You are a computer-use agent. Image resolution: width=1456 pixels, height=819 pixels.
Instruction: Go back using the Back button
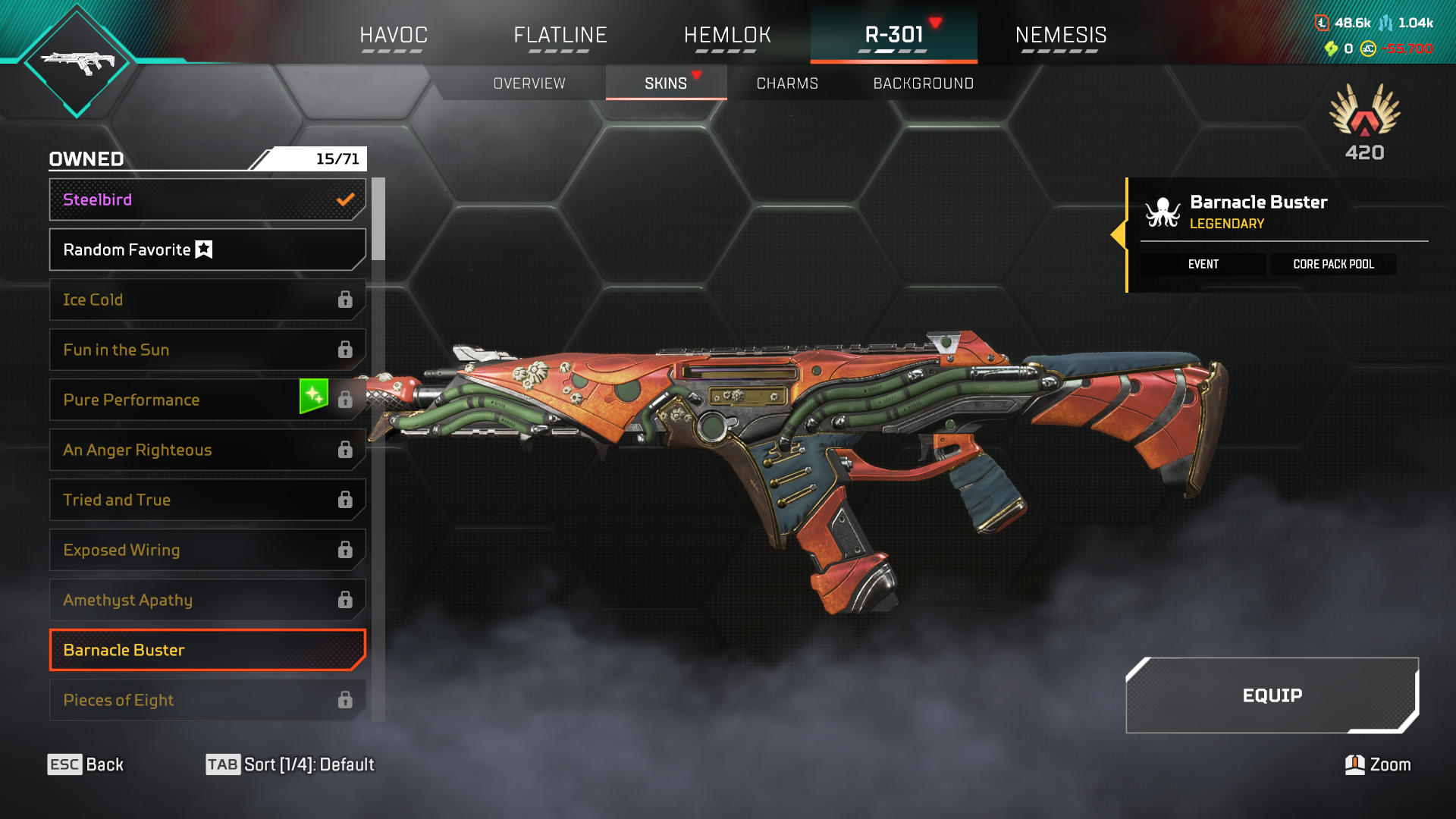pos(86,764)
